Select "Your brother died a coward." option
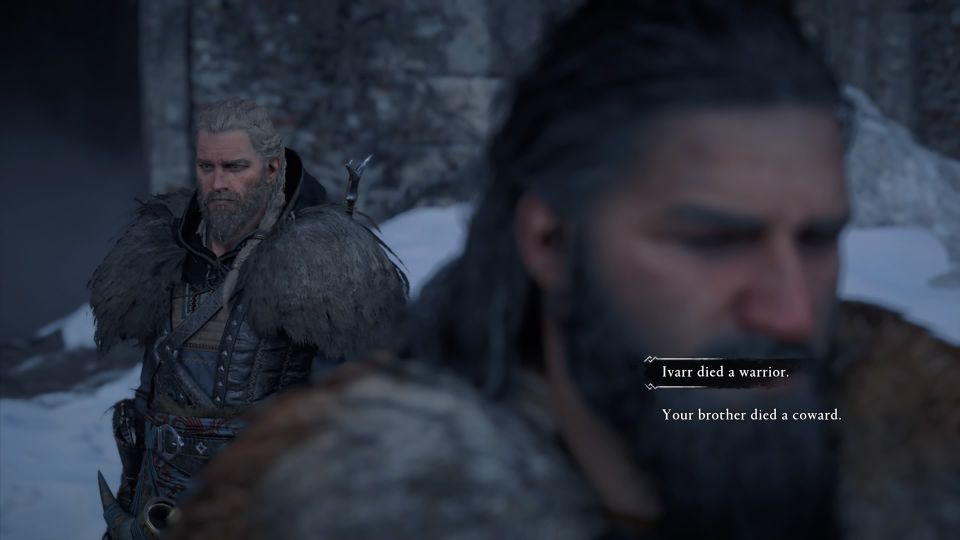This screenshot has width=960, height=540. point(751,414)
